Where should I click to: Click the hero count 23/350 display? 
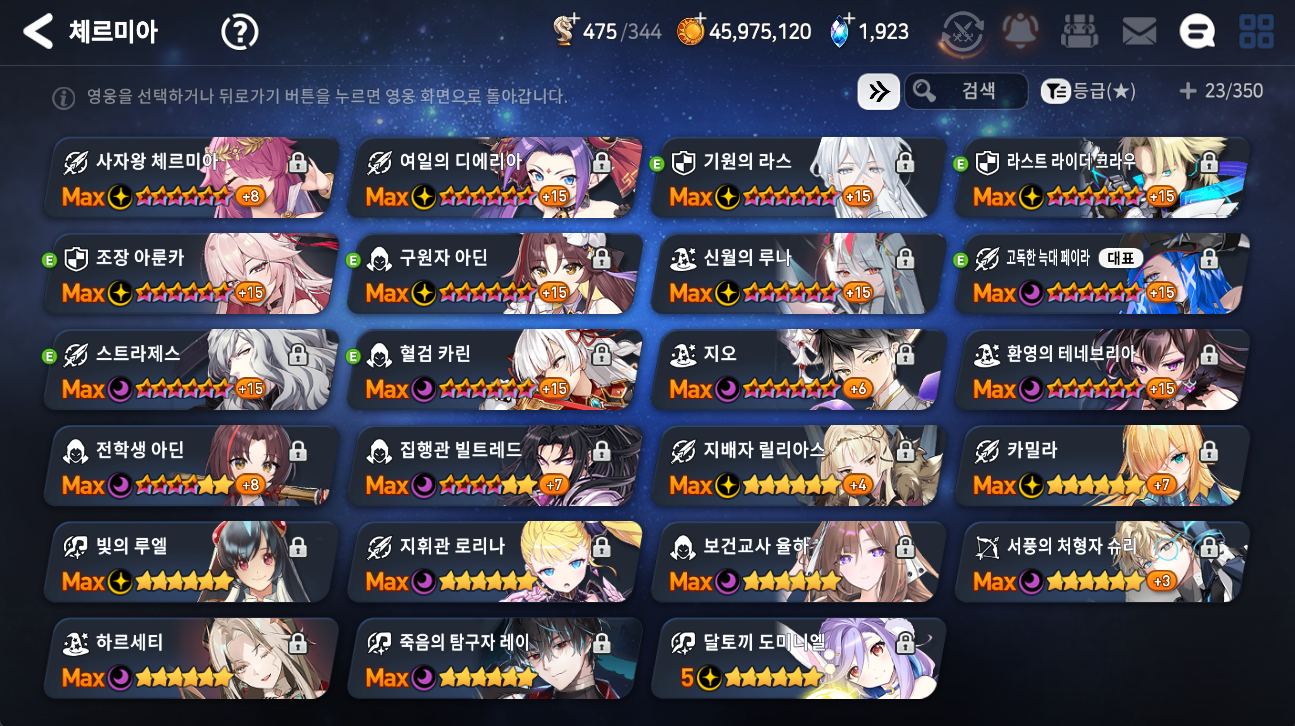pyautogui.click(x=1222, y=91)
